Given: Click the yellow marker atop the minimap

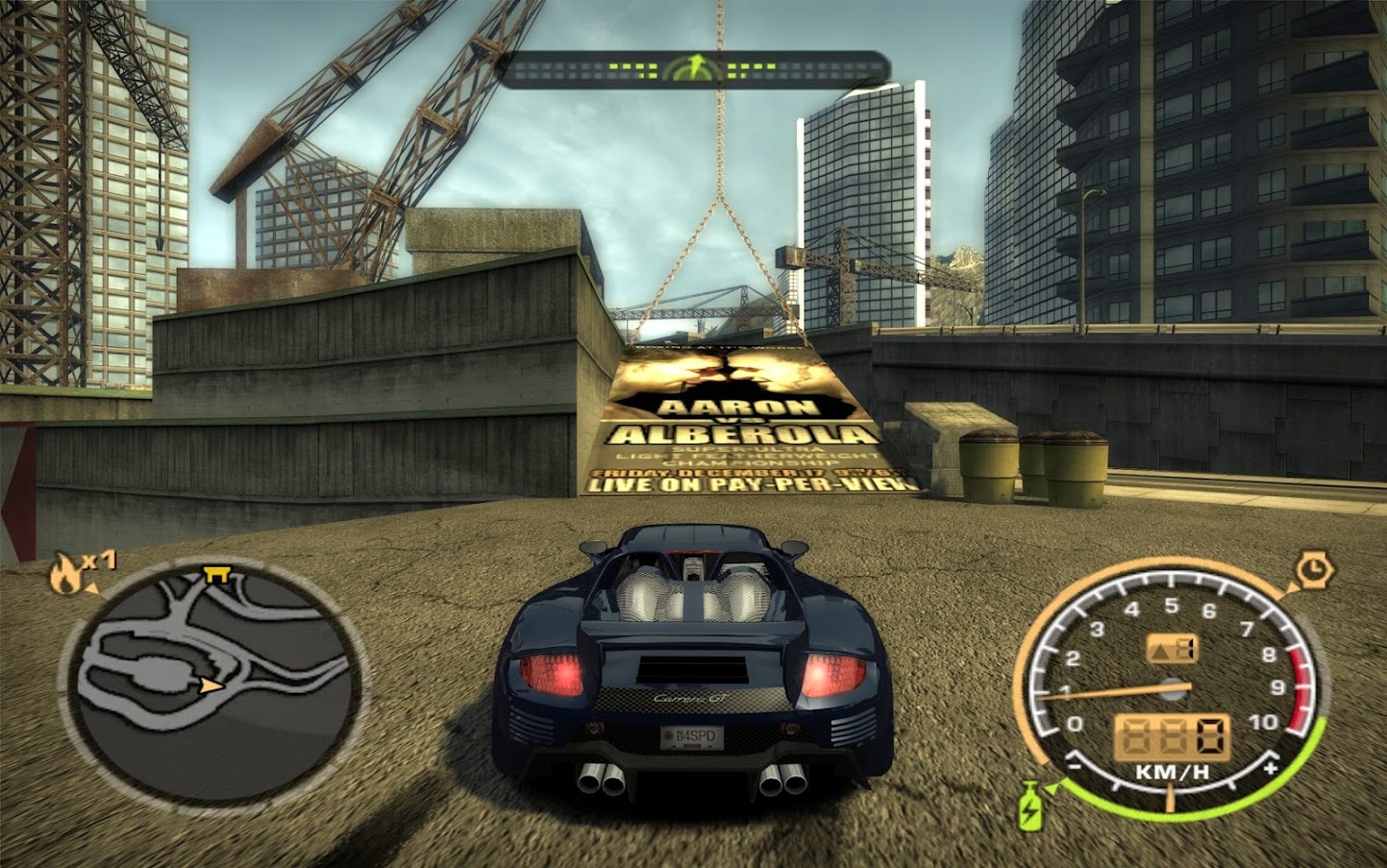Looking at the screenshot, I should [216, 575].
